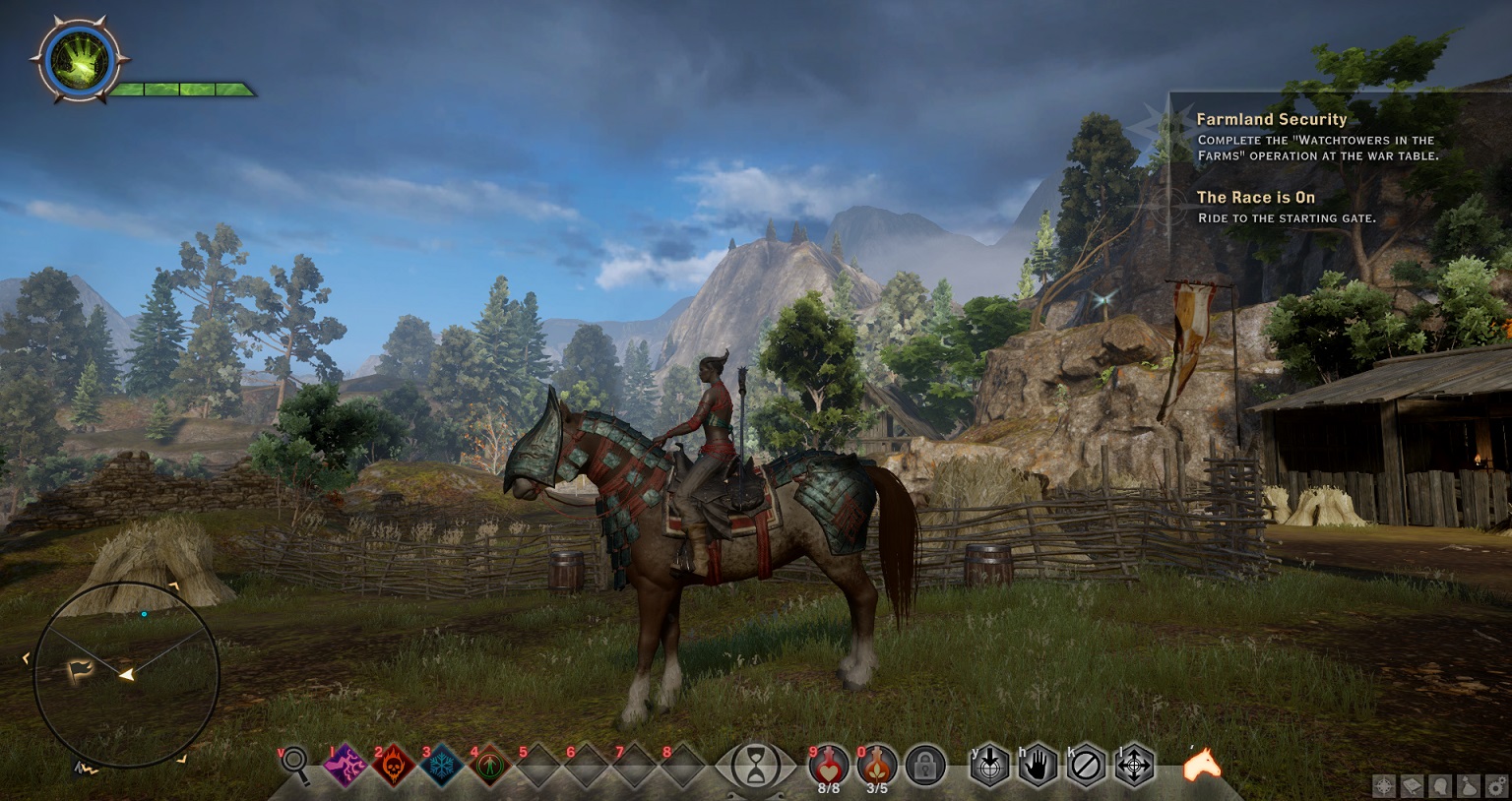1512x801 pixels.
Task: Trigger the green figure barrier ability
Action: tap(488, 765)
